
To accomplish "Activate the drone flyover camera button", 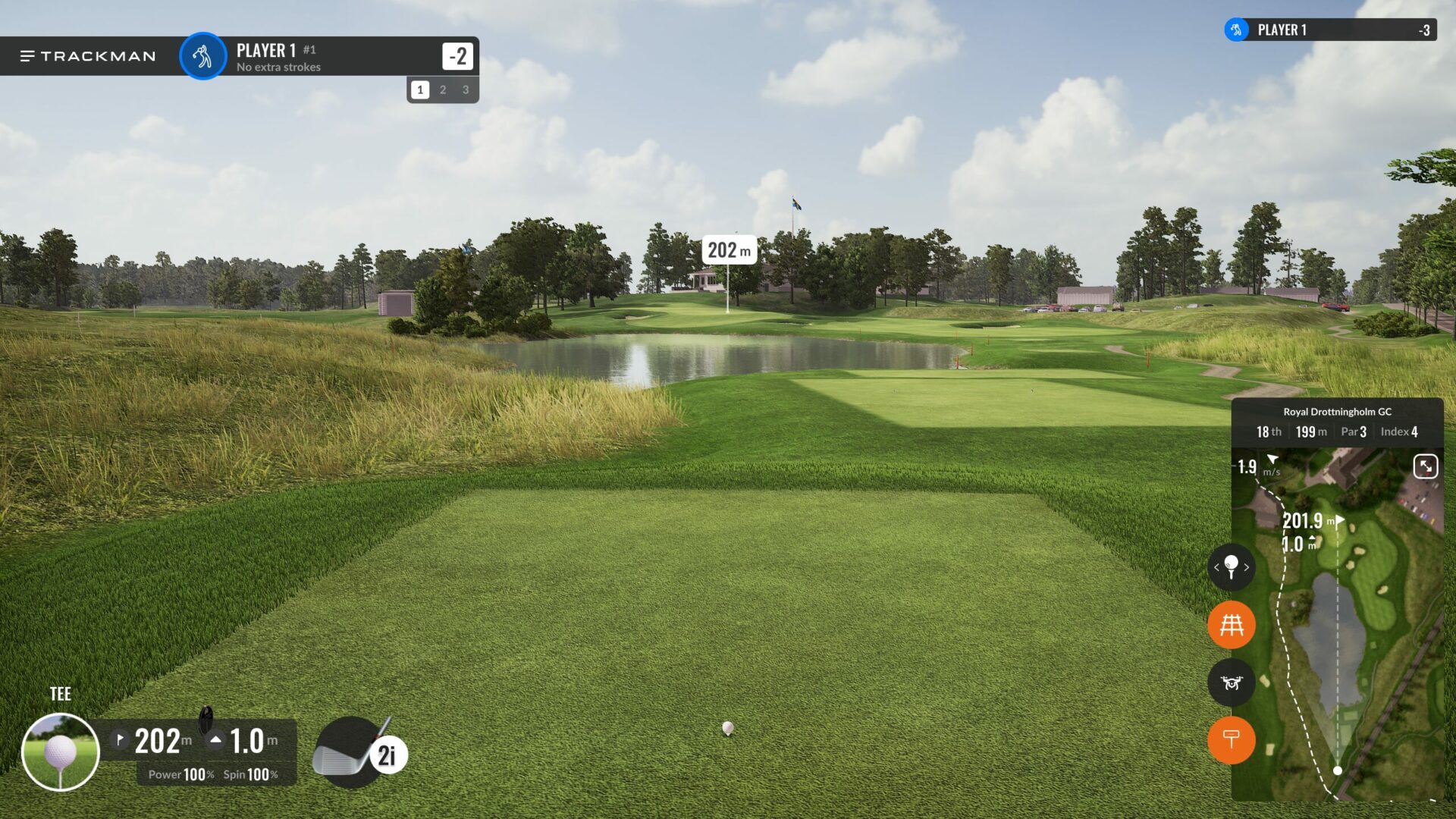I will [x=1231, y=682].
